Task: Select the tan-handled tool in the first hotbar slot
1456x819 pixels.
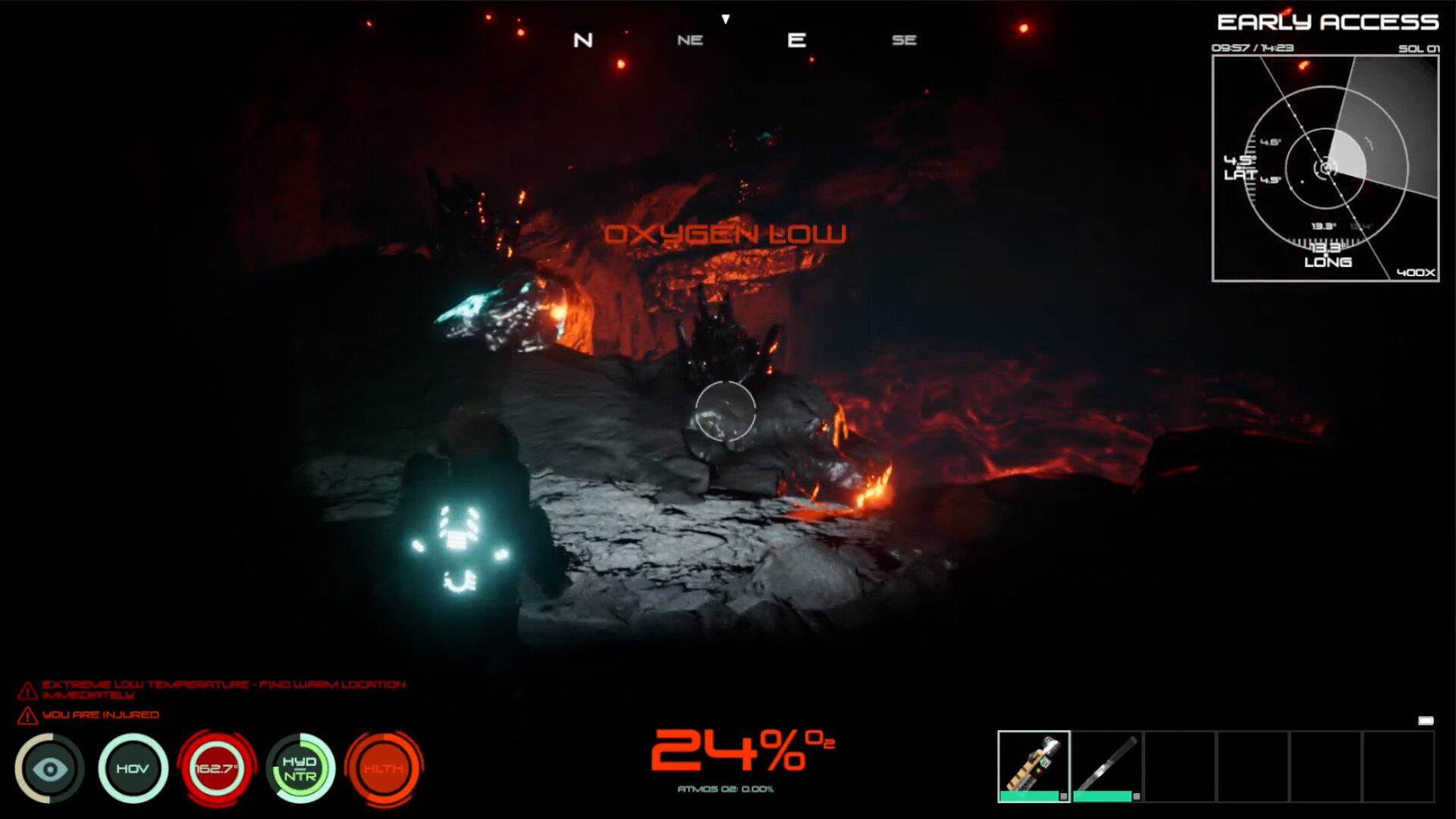Action: tap(1033, 765)
